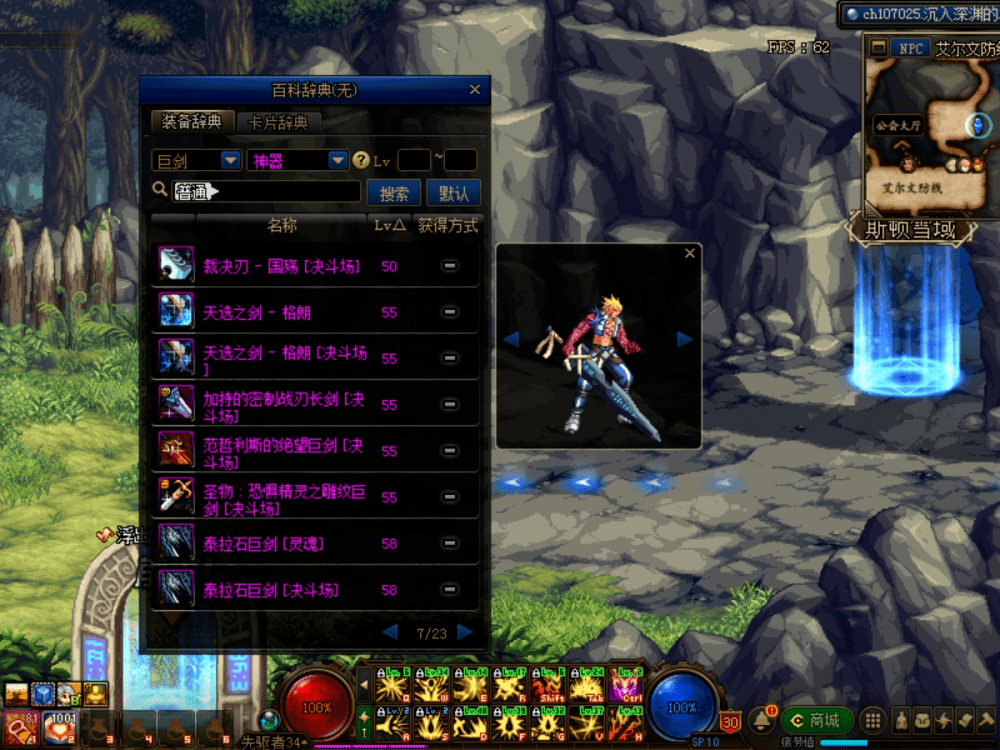Select the 裁决刃 - 国殇 [决斗场] entry
Screen dimensions: 1000x750
pos(282,266)
